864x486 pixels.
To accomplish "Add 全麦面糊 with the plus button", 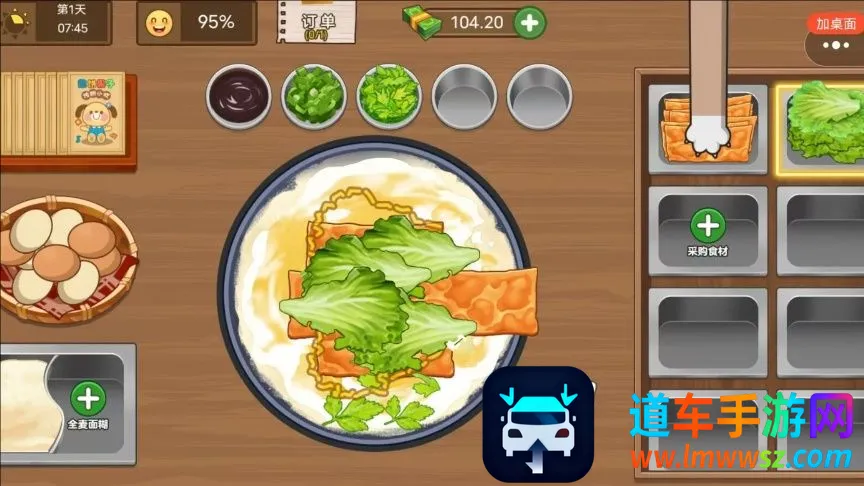I will click(x=88, y=399).
